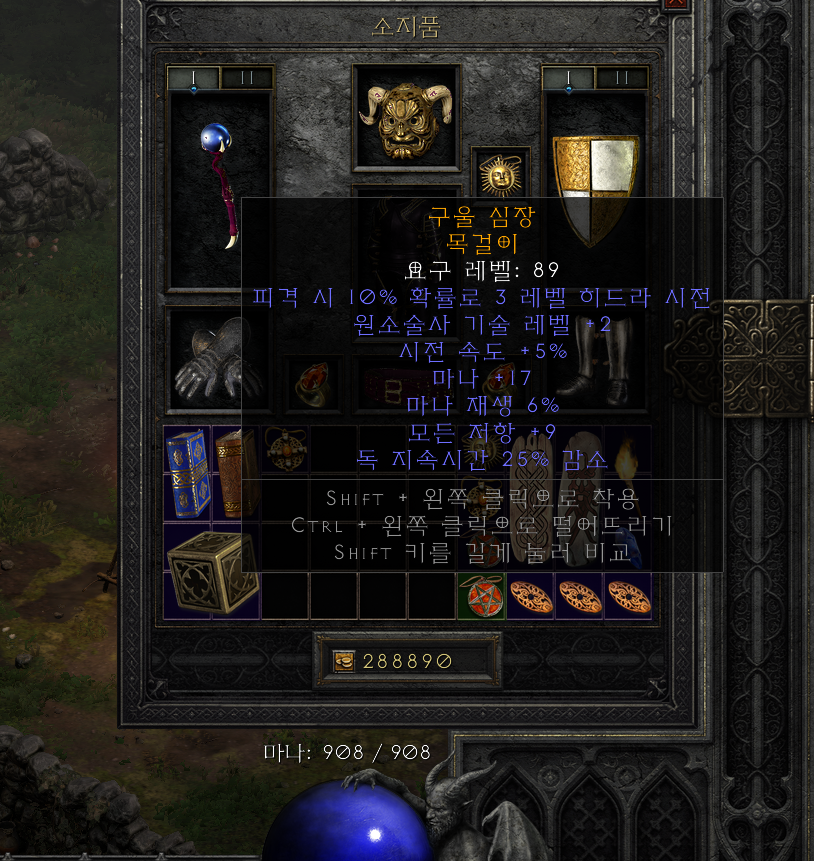
Task: Switch to weapon set II above the shield
Action: click(621, 78)
